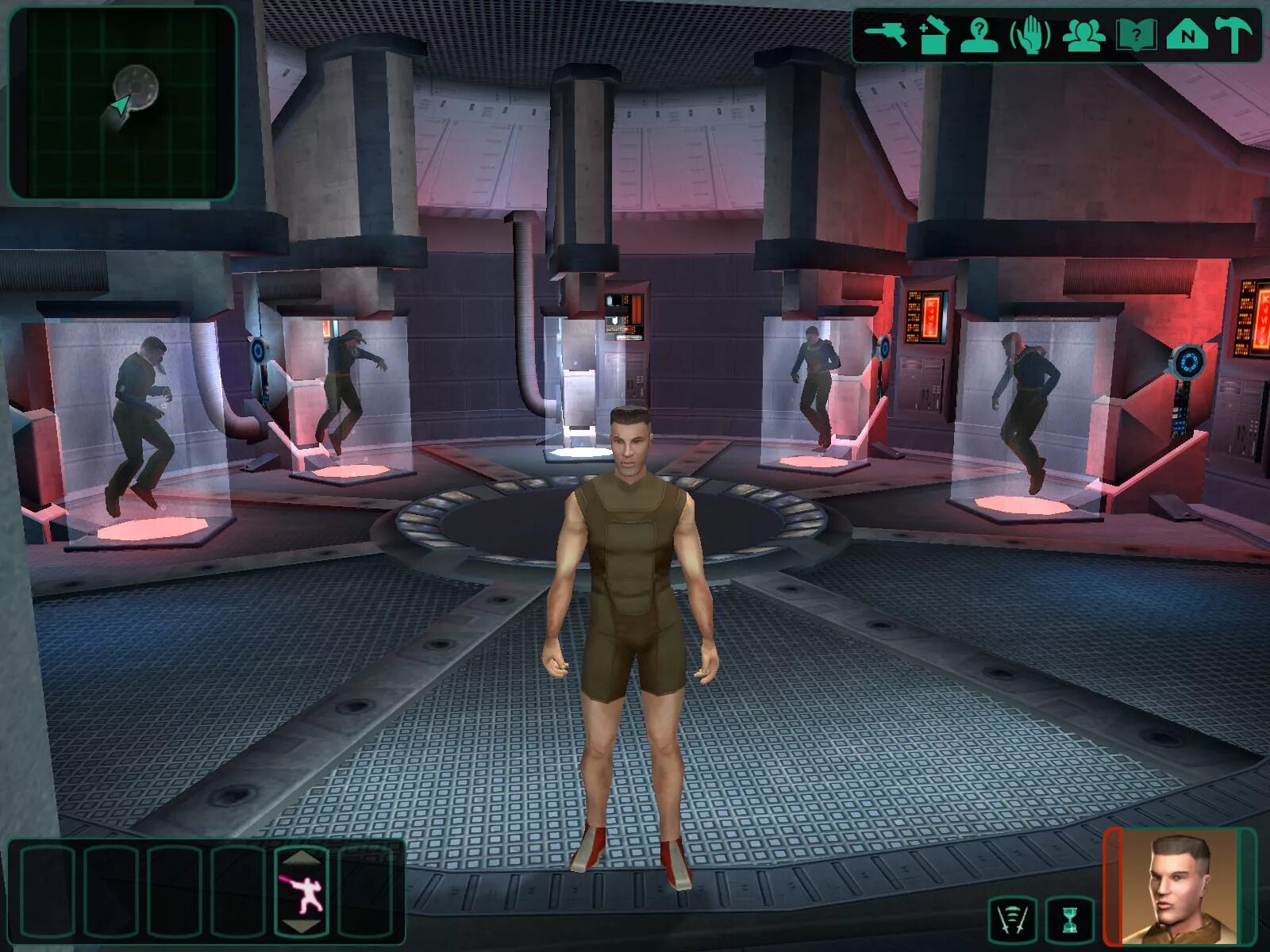Toggle the crossed swords weapon swap button
Viewport: 1270px width, 952px height.
pyautogui.click(x=1012, y=920)
